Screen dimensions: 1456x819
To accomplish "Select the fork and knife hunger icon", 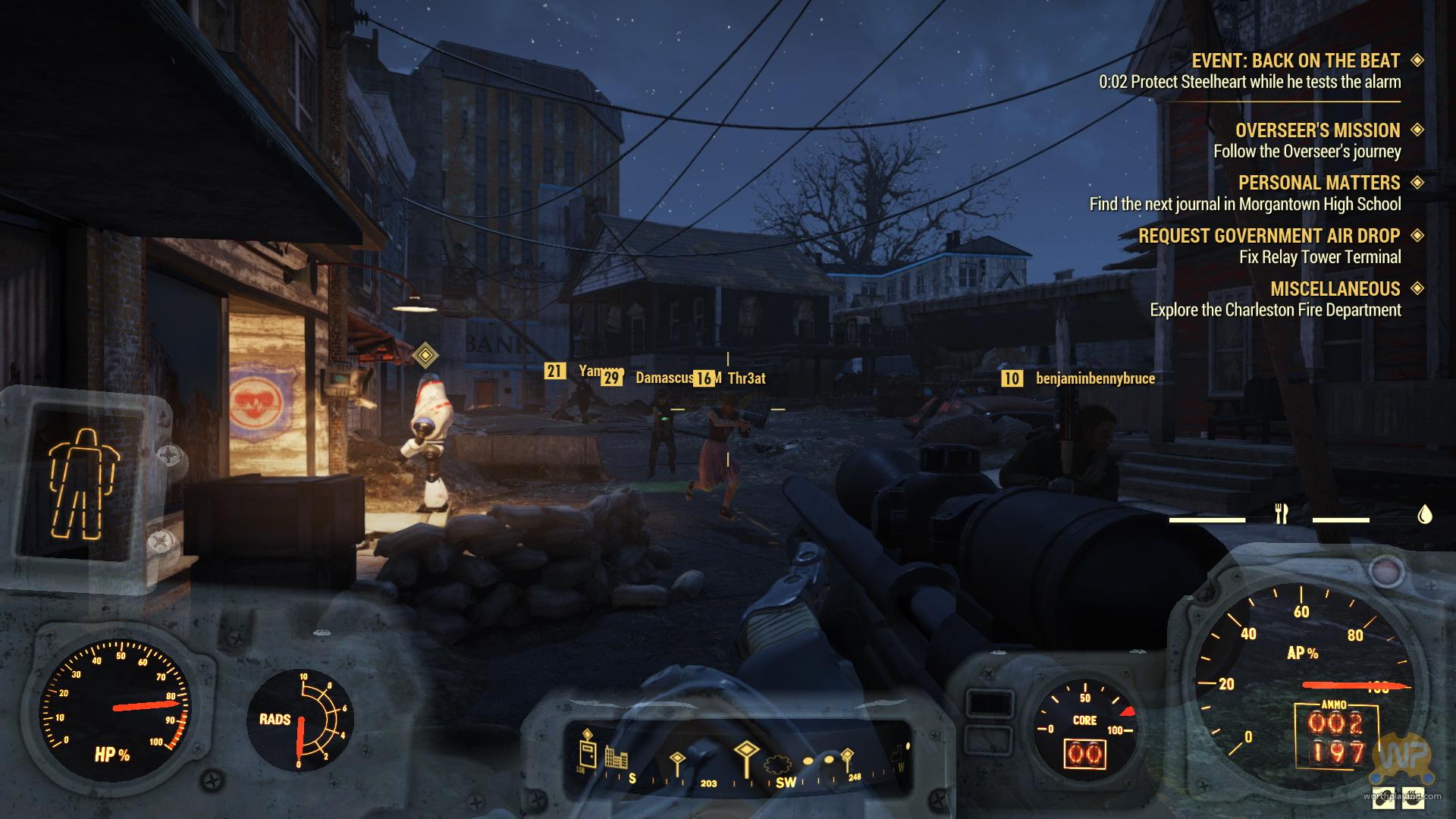I will coord(1282,514).
